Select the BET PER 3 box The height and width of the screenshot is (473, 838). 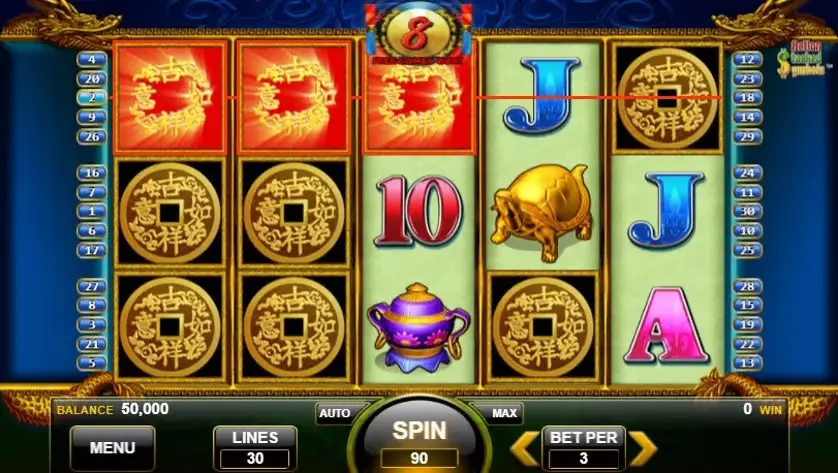click(583, 447)
